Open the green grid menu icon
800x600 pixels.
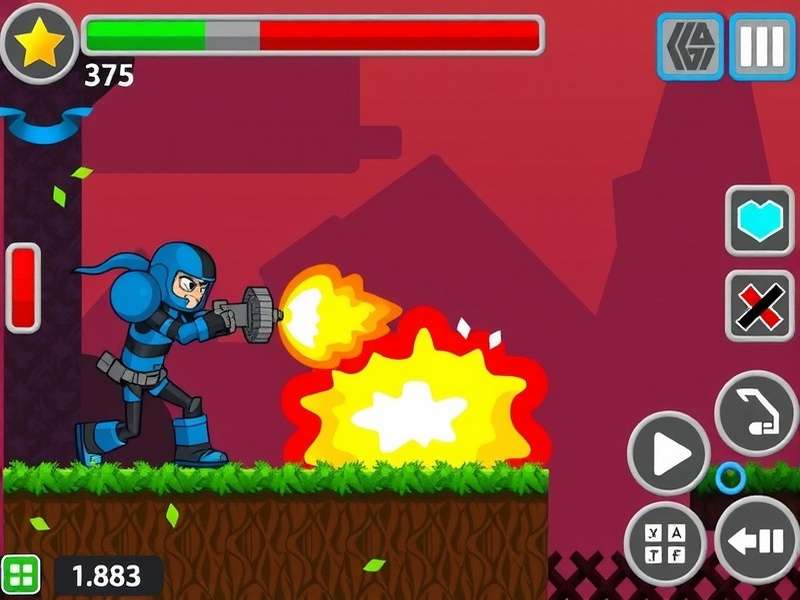point(21,574)
